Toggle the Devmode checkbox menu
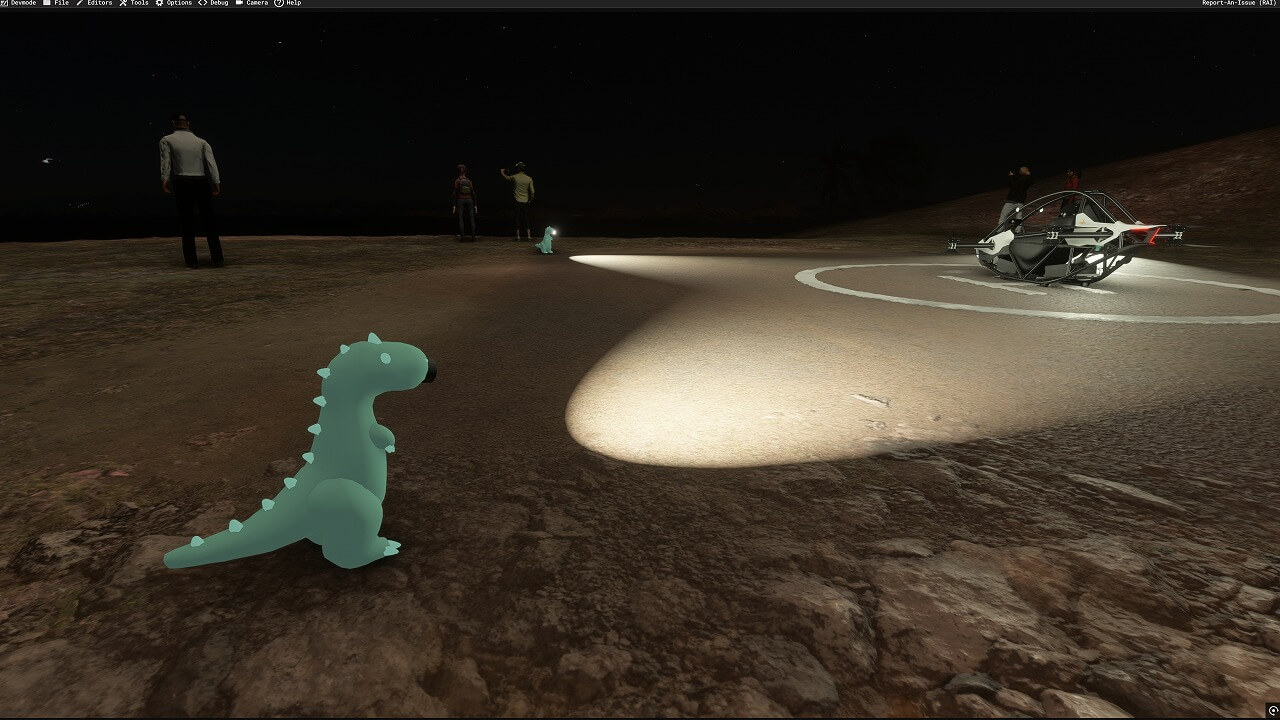The width and height of the screenshot is (1280, 720). click(x=18, y=3)
